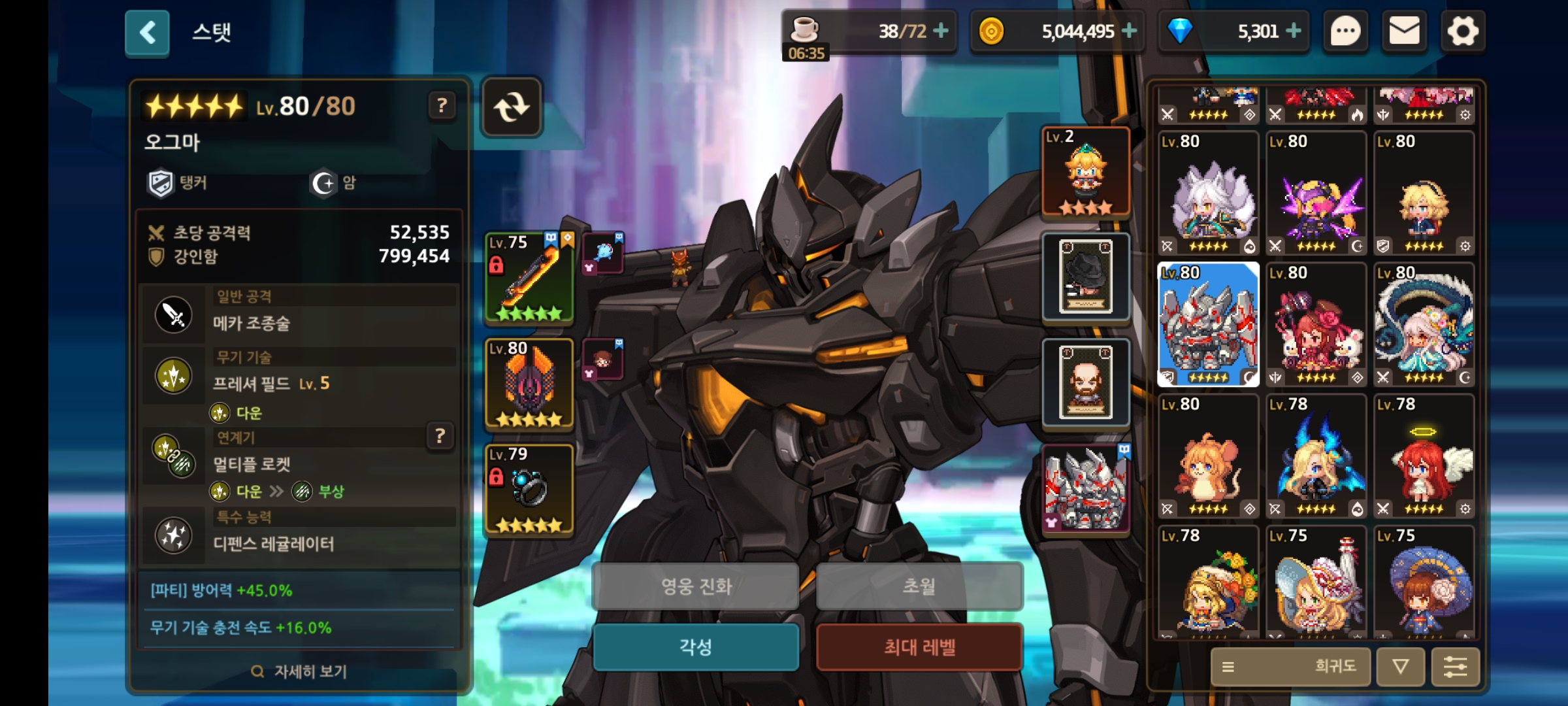Refill coffee stamina with the plus button
1568x706 pixels.
(x=941, y=31)
